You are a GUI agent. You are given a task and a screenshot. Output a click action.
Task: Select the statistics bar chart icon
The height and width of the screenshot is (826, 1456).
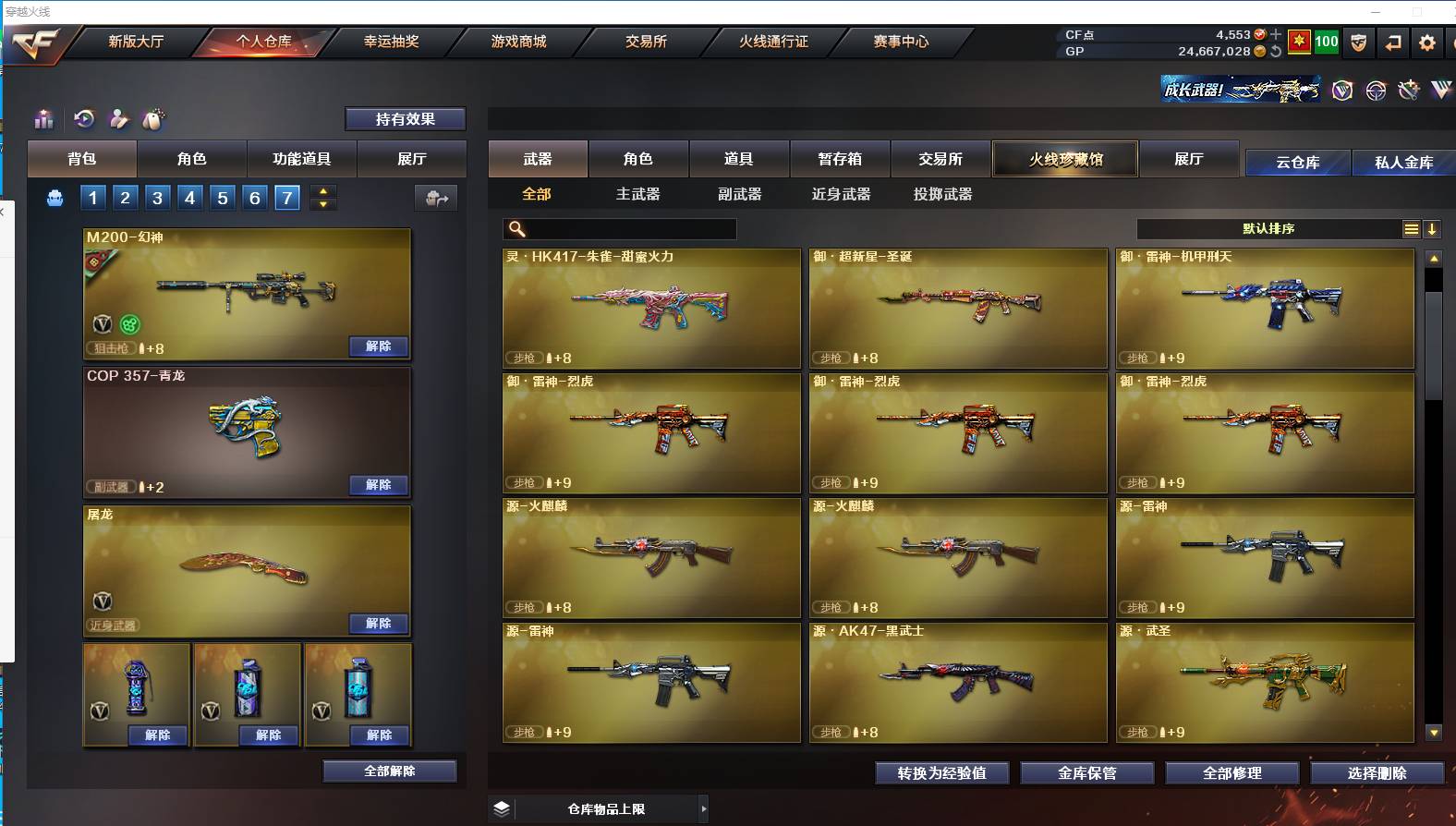[43, 119]
